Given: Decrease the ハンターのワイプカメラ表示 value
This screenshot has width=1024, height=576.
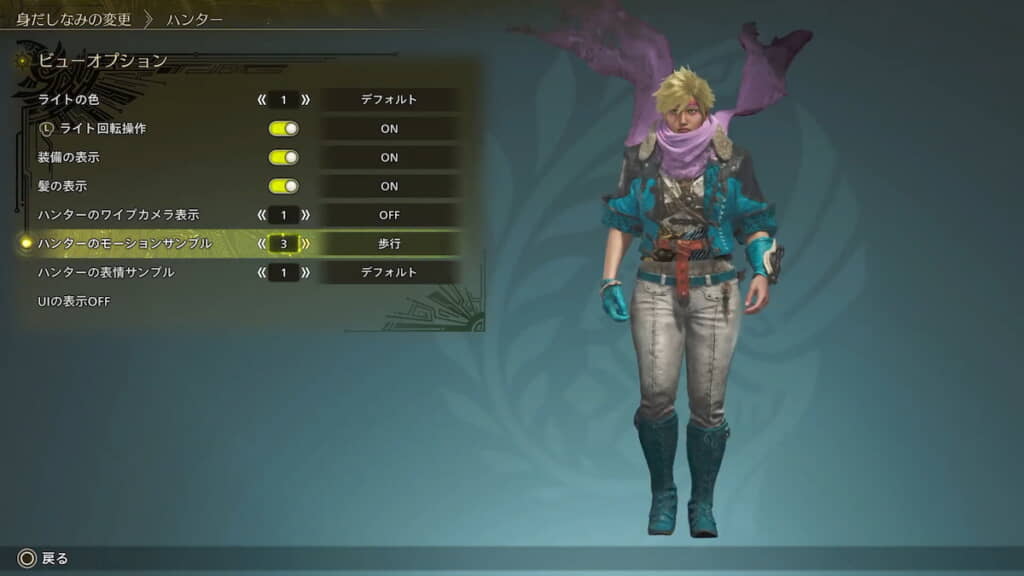Looking at the screenshot, I should tap(262, 215).
